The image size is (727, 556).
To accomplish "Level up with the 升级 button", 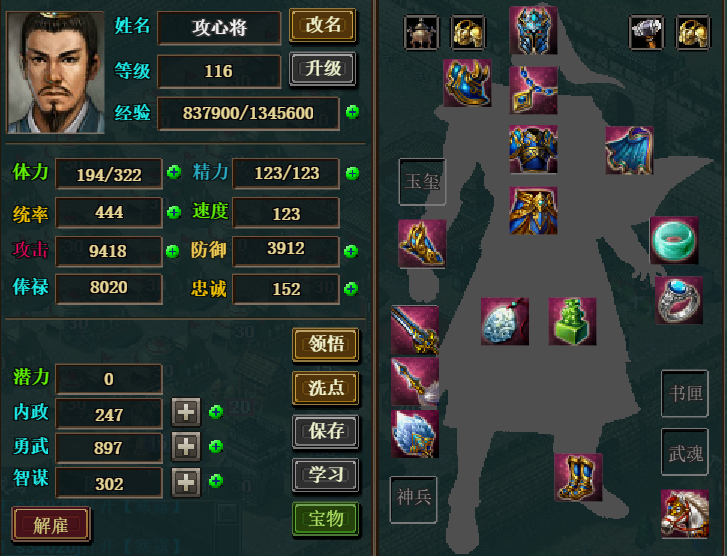I will 323,69.
